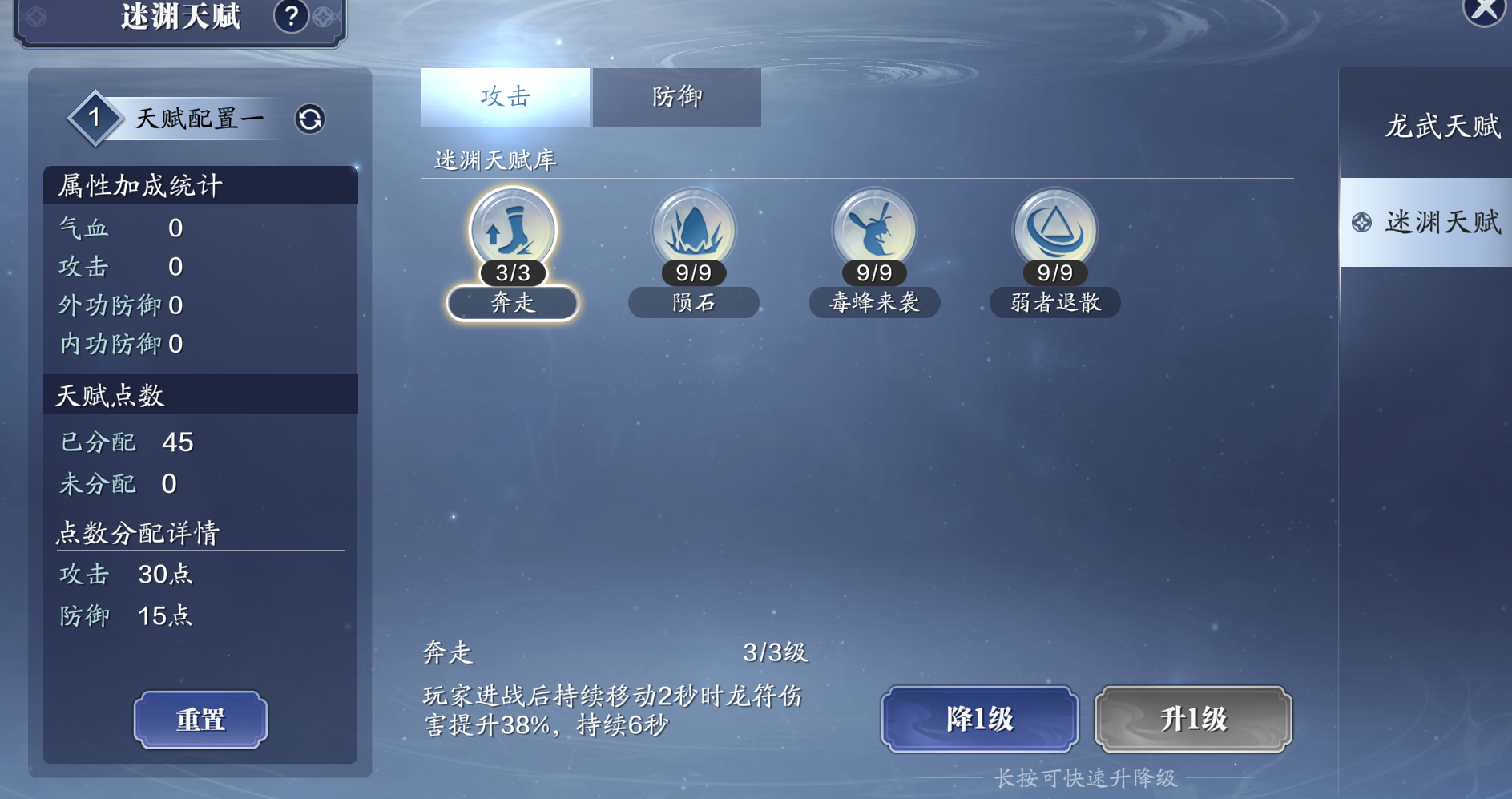Swap talent configuration with the refresh icon

(310, 119)
